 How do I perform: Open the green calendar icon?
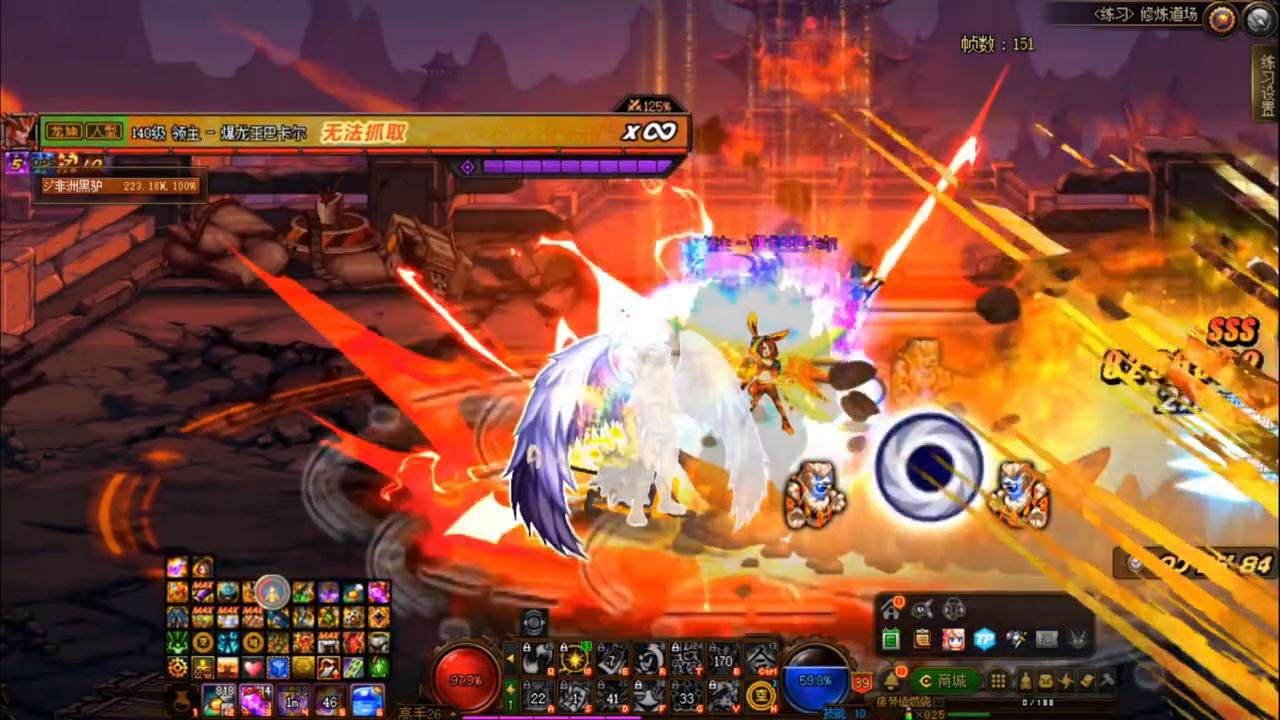pos(891,640)
